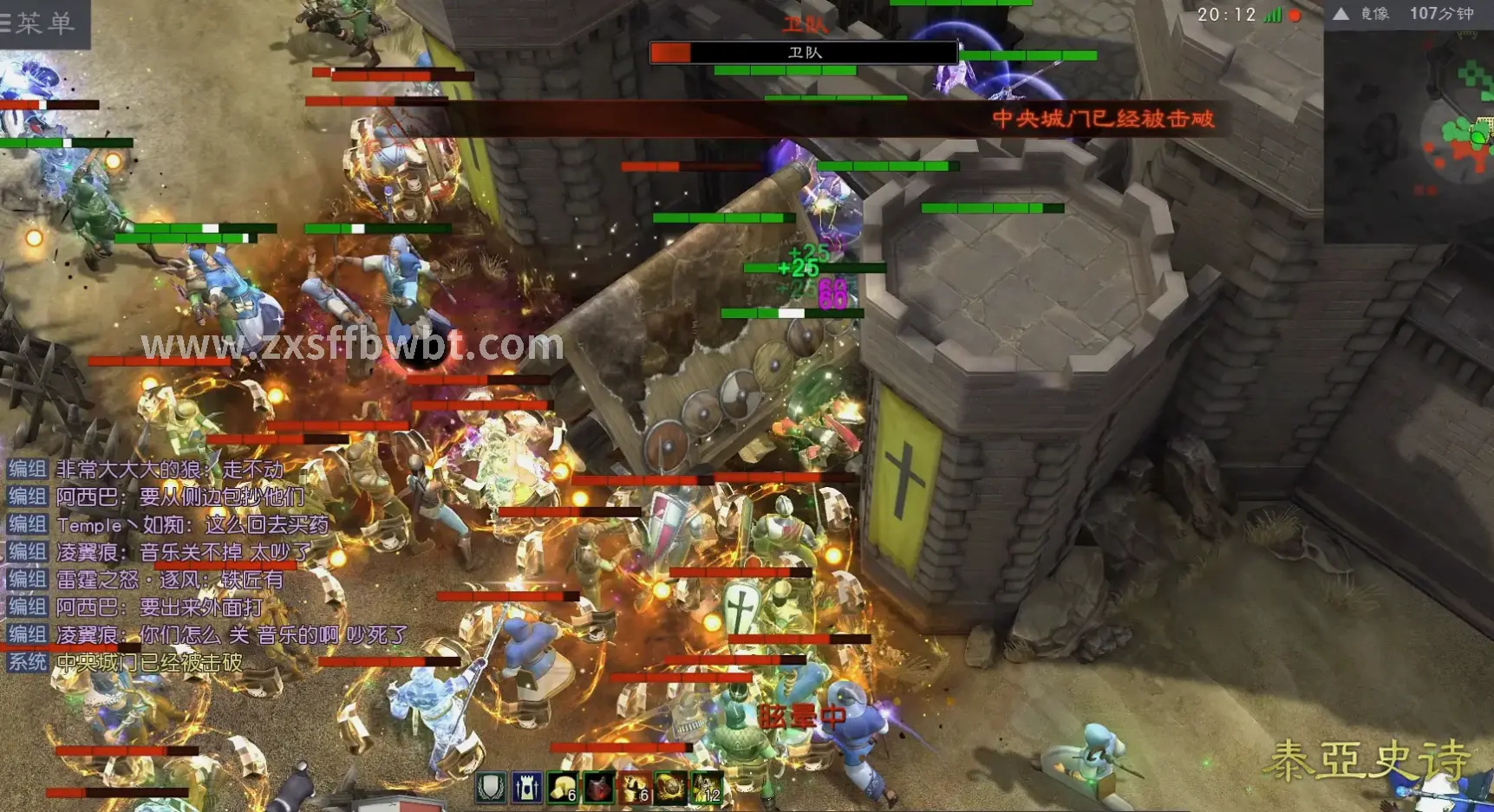Click the system message 中央城门已经被击破 in chat
1494x812 pixels.
(x=149, y=663)
